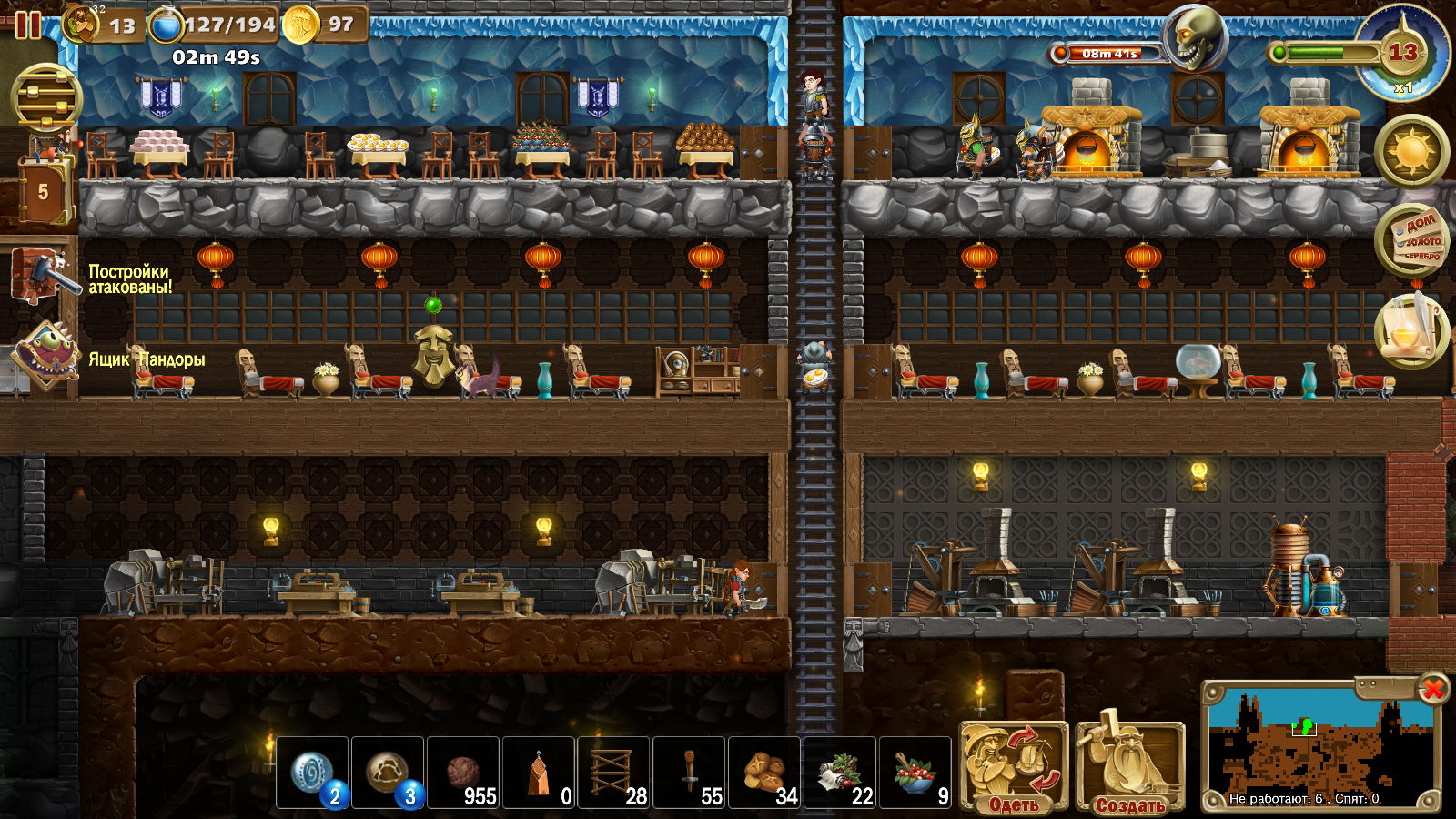Select the blue portal slot
The image size is (1456, 819).
click(313, 773)
